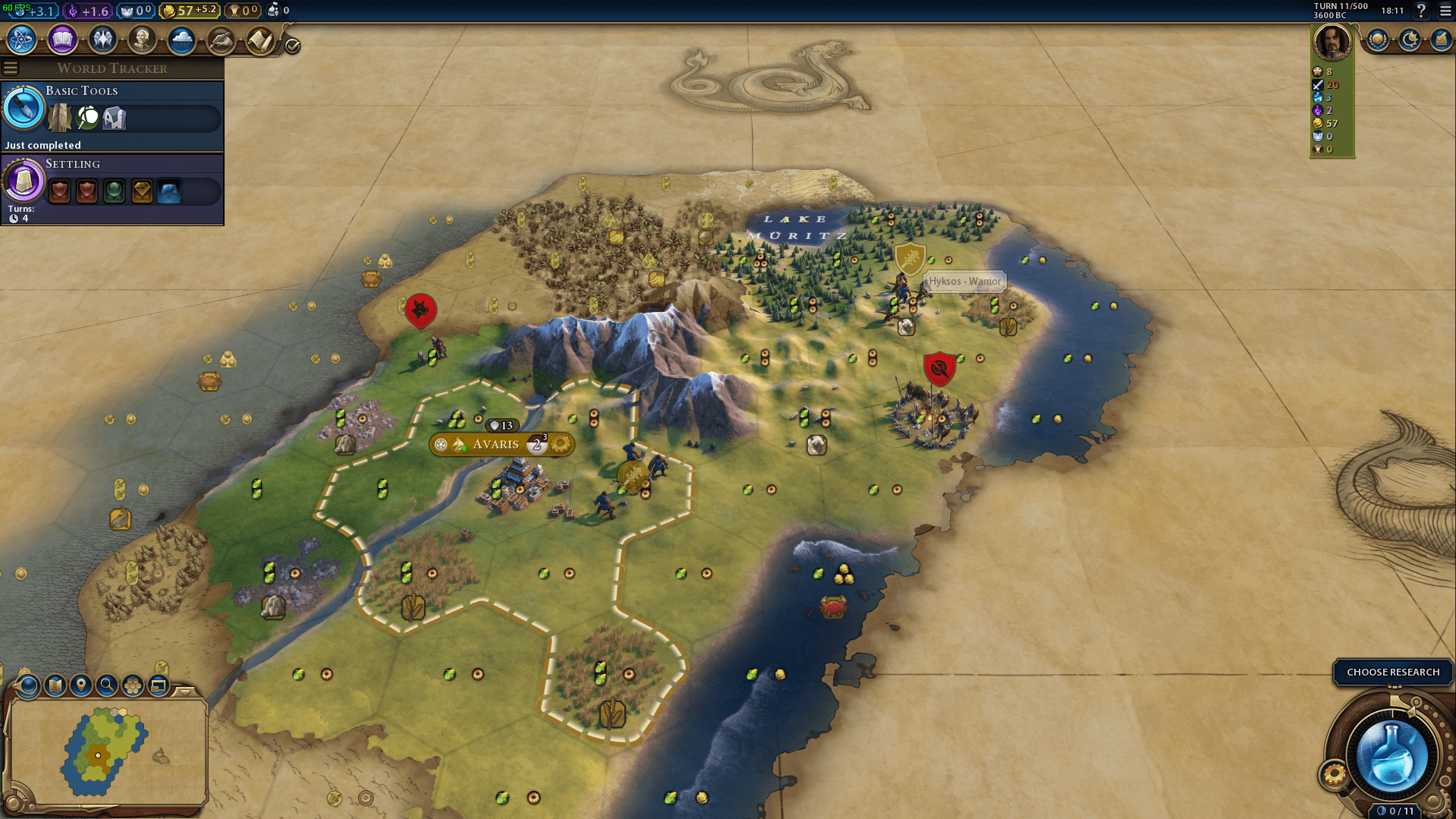This screenshot has height=819, width=1456.
Task: Toggle the hex grid honeycomb icon
Action: pyautogui.click(x=133, y=685)
